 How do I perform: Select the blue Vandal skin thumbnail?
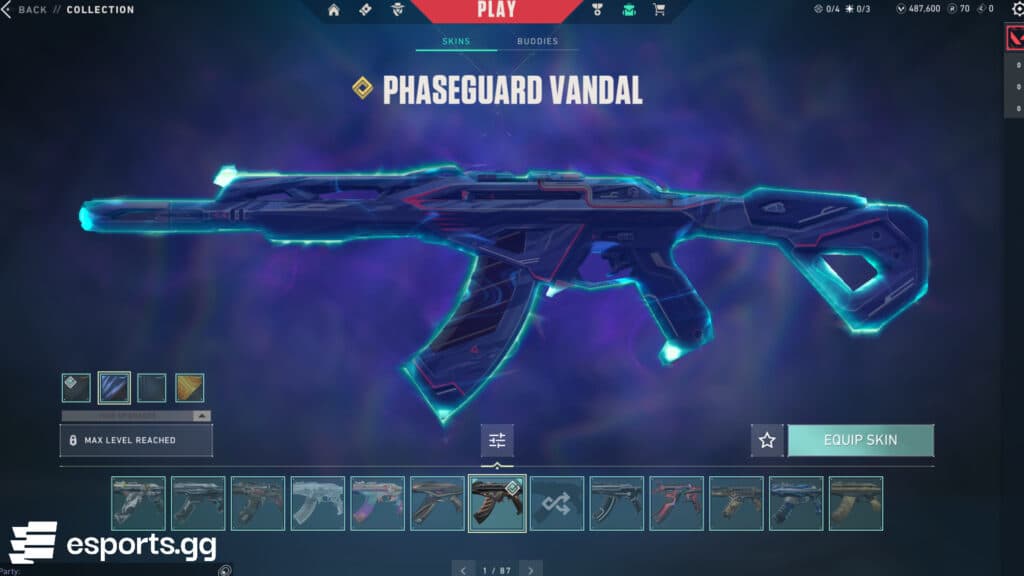tap(796, 503)
